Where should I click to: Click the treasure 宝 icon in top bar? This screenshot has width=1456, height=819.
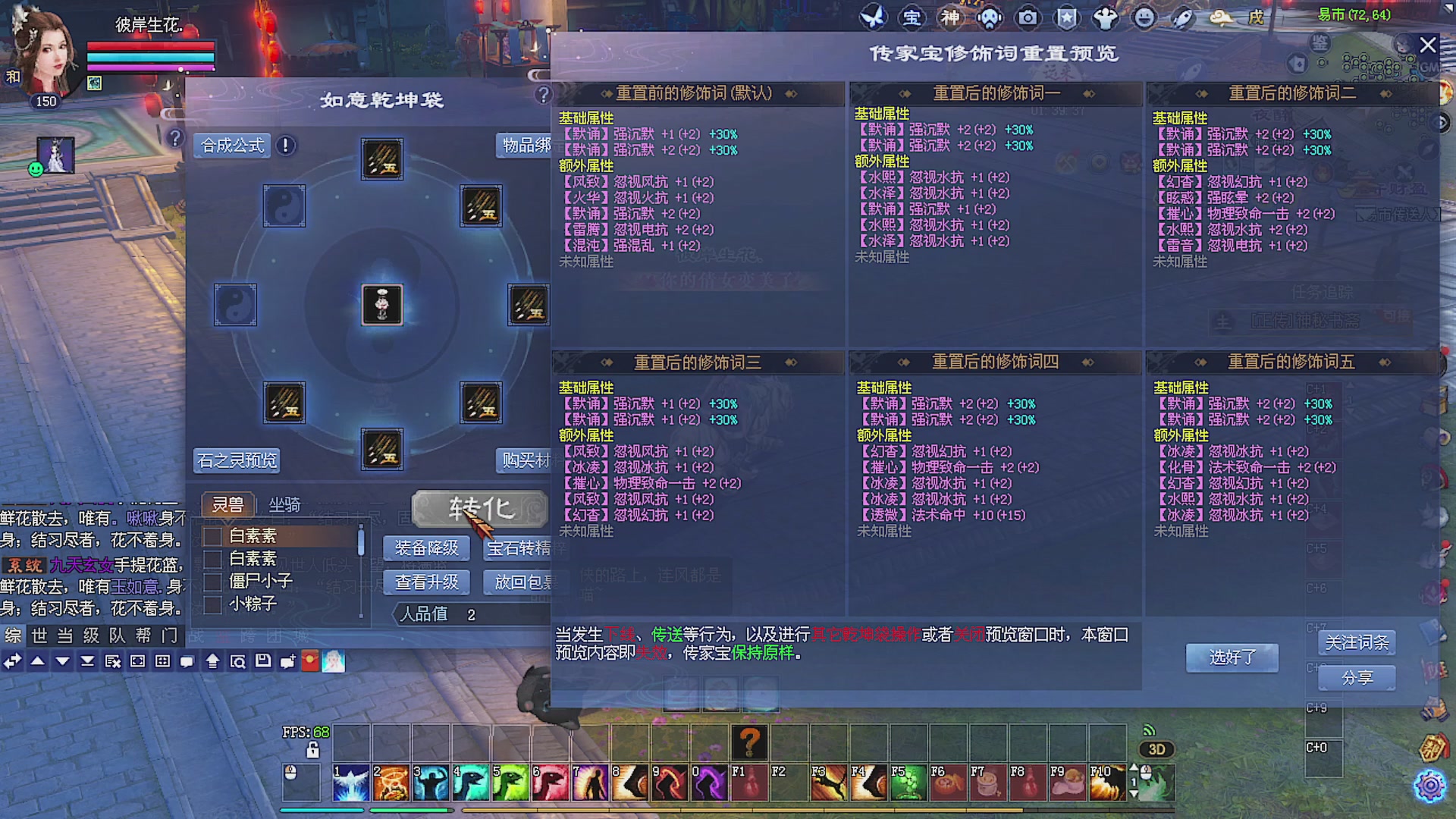[x=912, y=17]
